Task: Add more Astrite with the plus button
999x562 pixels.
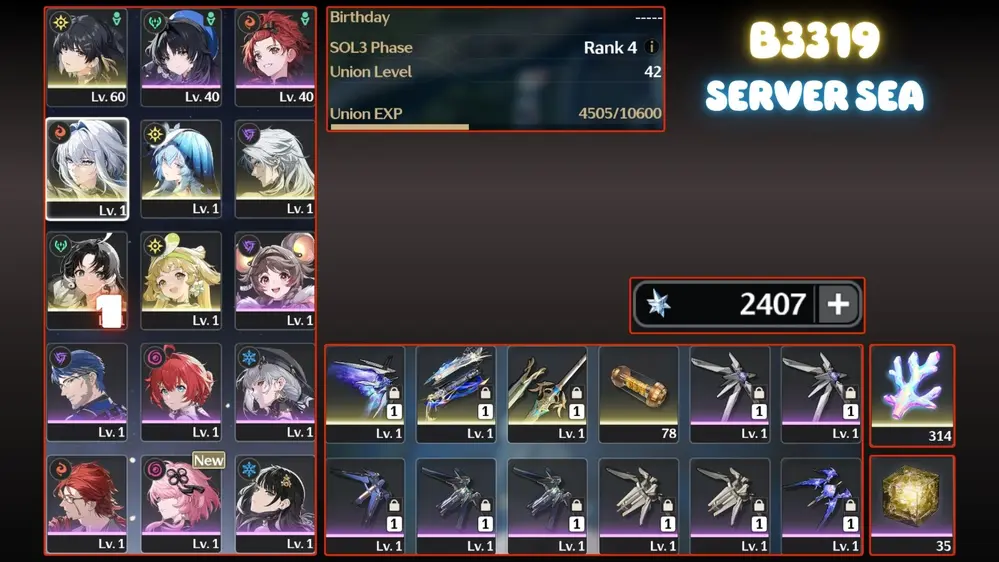Action: coord(838,305)
